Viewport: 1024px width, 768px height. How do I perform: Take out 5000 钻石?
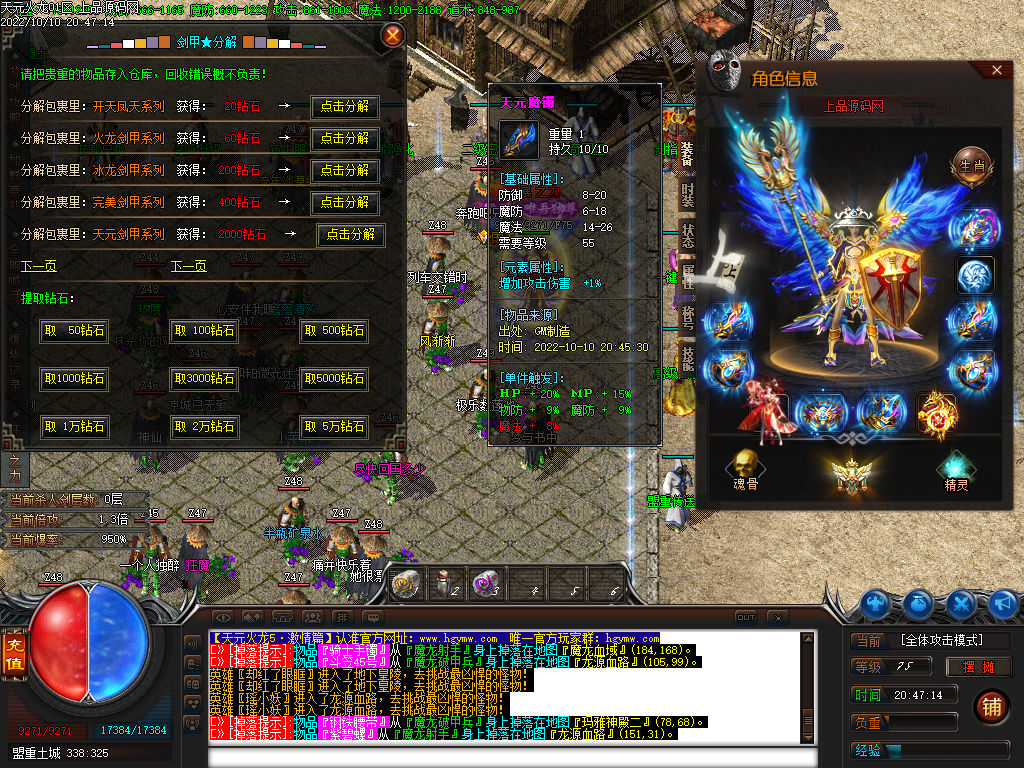tap(334, 379)
